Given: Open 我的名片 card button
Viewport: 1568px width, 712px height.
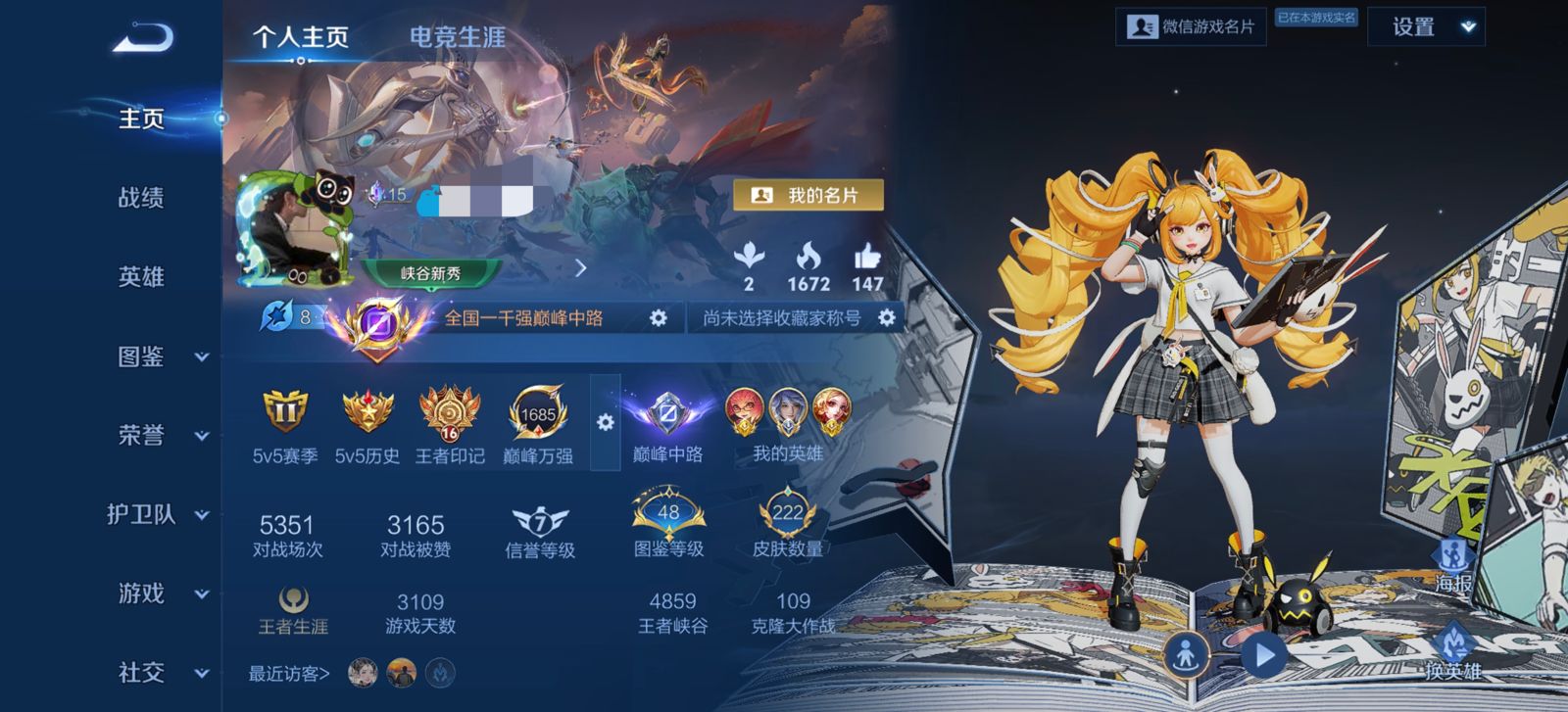Looking at the screenshot, I should click(x=808, y=196).
